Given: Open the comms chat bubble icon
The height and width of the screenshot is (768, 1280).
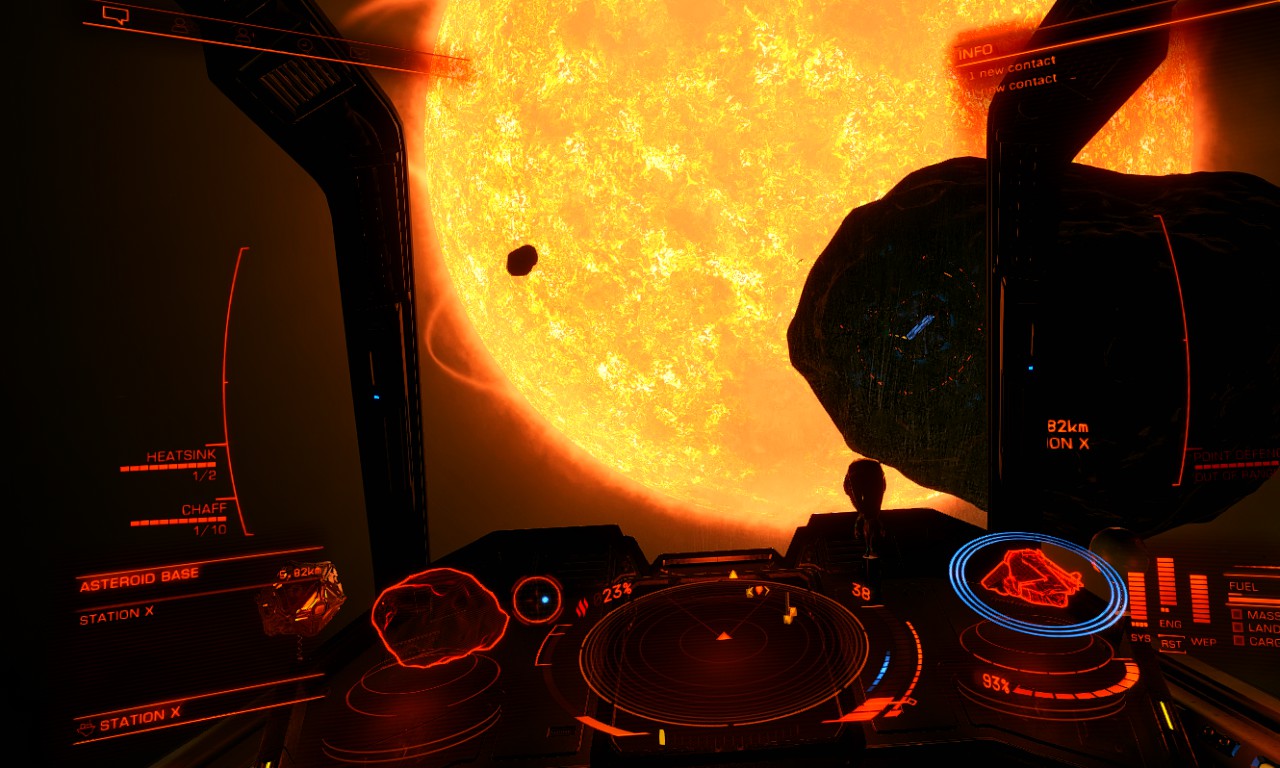Looking at the screenshot, I should [117, 15].
